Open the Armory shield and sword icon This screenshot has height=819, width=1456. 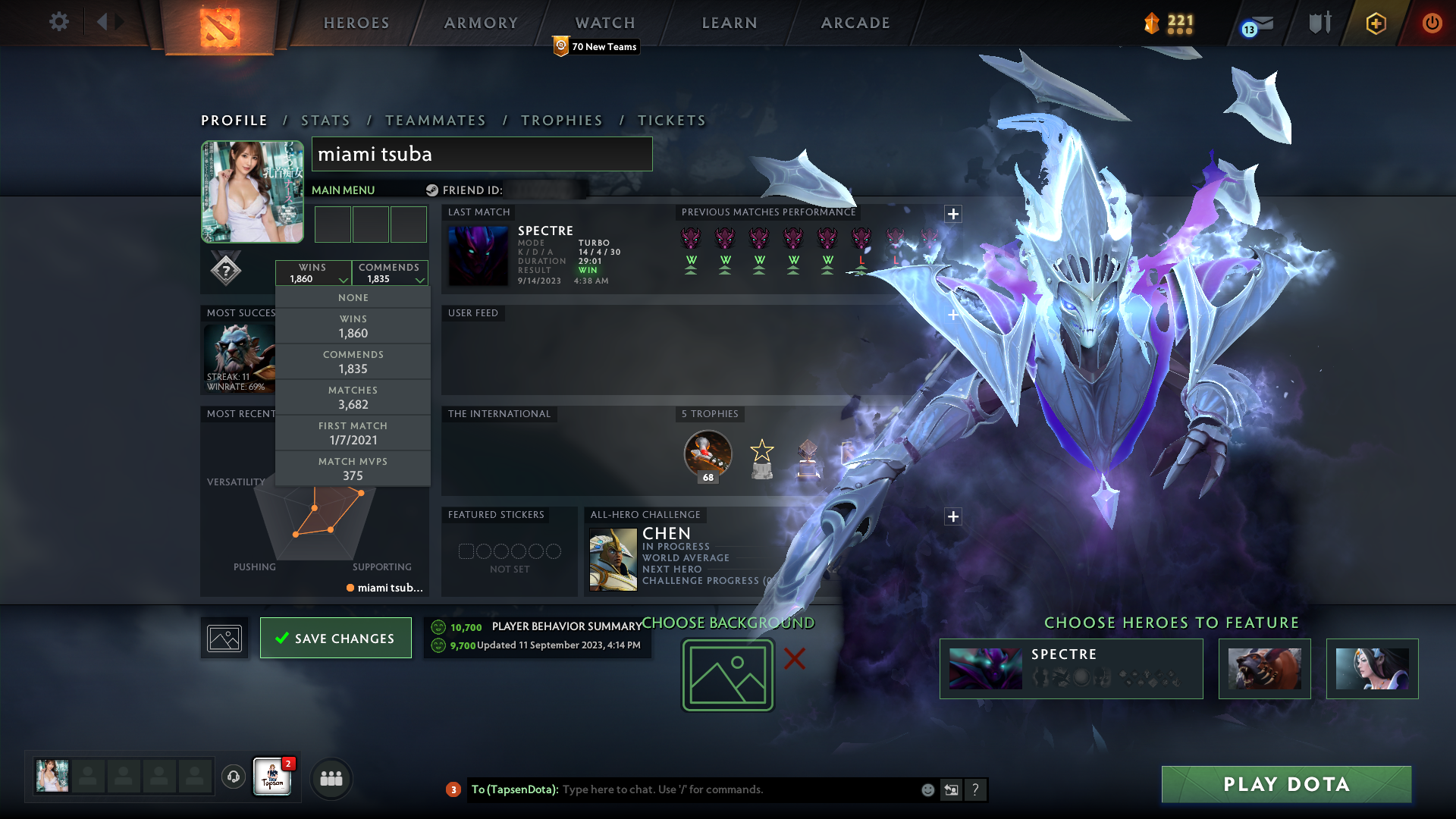pyautogui.click(x=1319, y=23)
